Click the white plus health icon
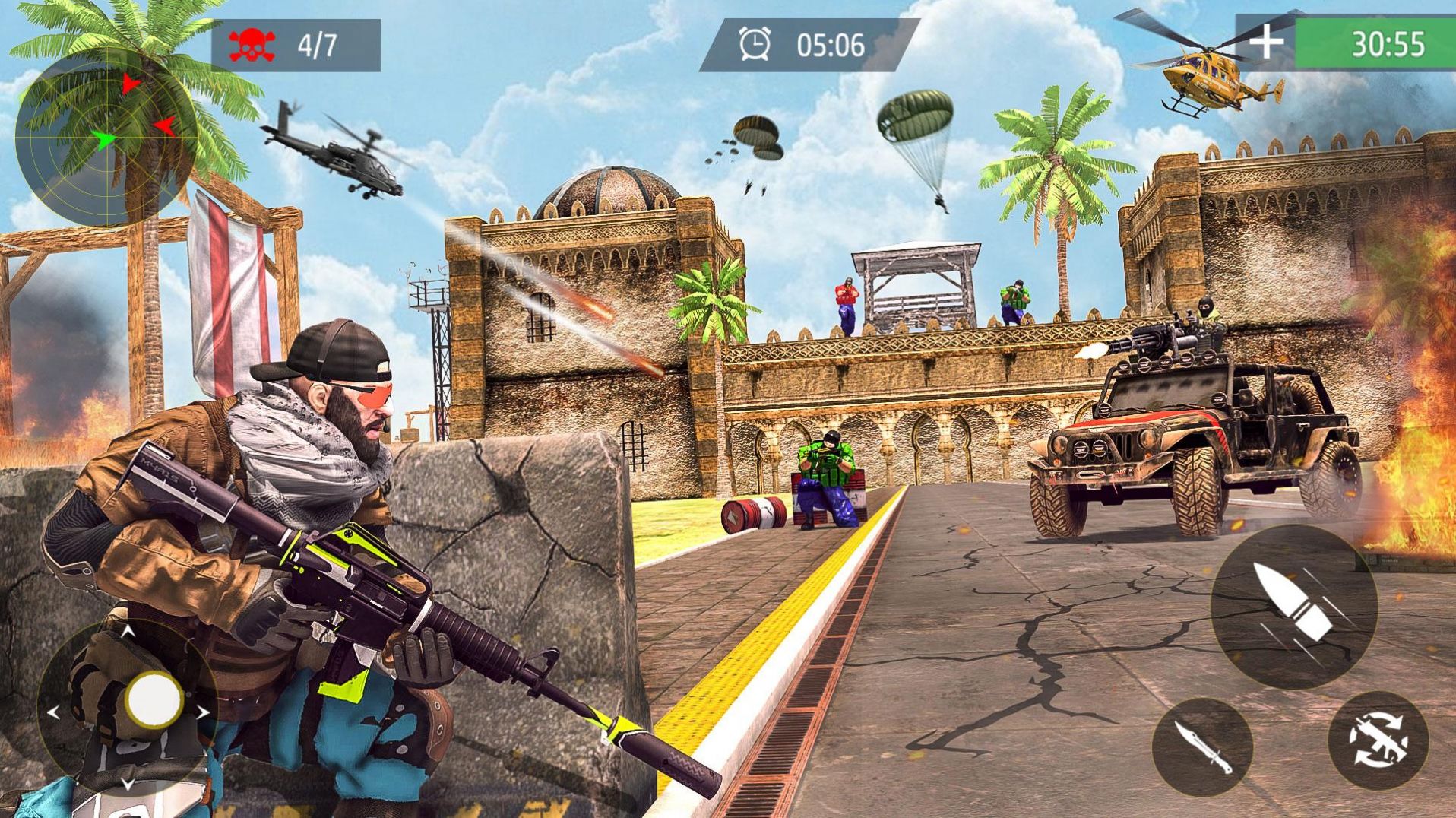1456x818 pixels. pyautogui.click(x=1265, y=43)
